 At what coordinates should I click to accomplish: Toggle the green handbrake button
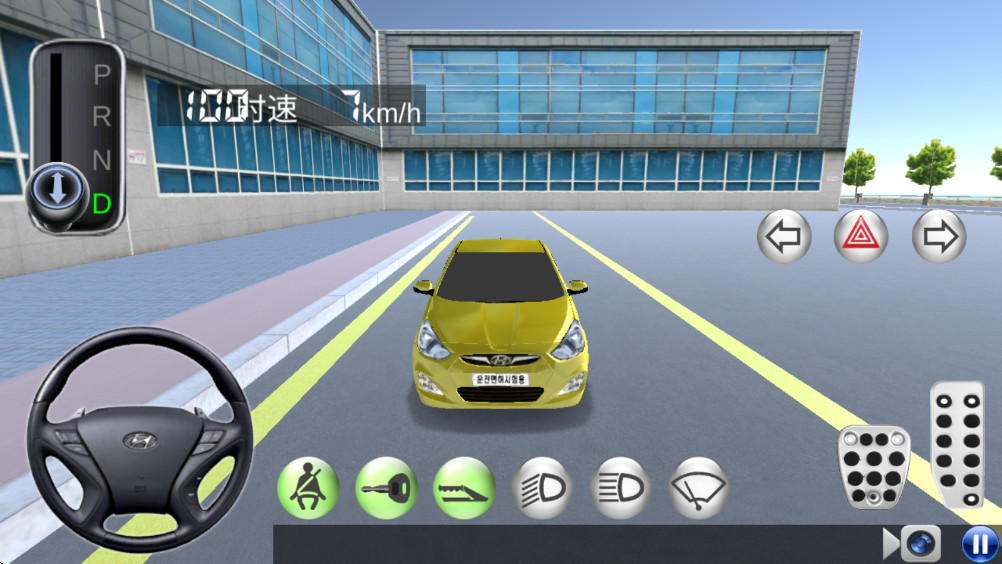[463, 487]
